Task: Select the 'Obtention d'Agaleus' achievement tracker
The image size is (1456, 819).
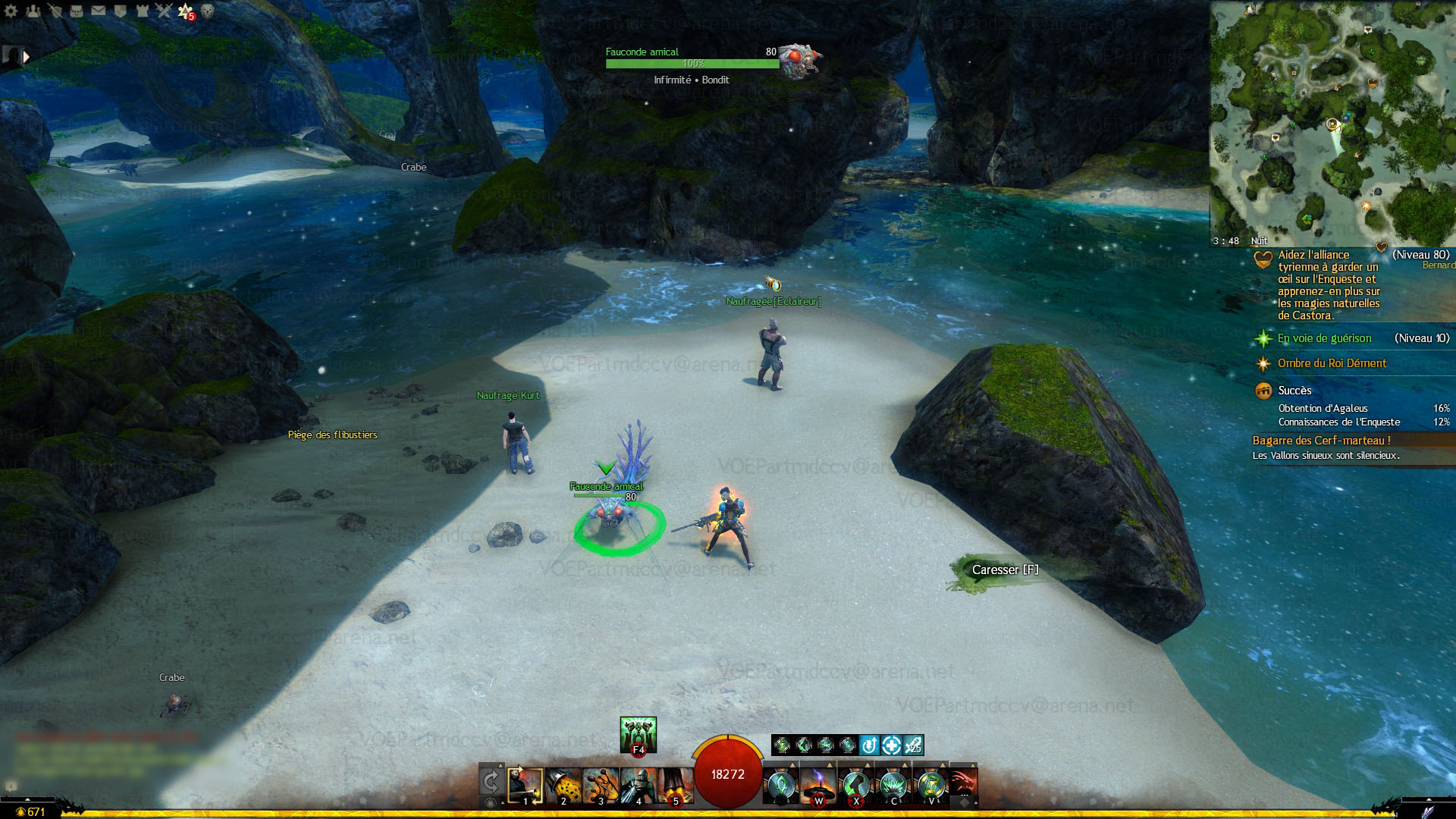Action: [1323, 408]
